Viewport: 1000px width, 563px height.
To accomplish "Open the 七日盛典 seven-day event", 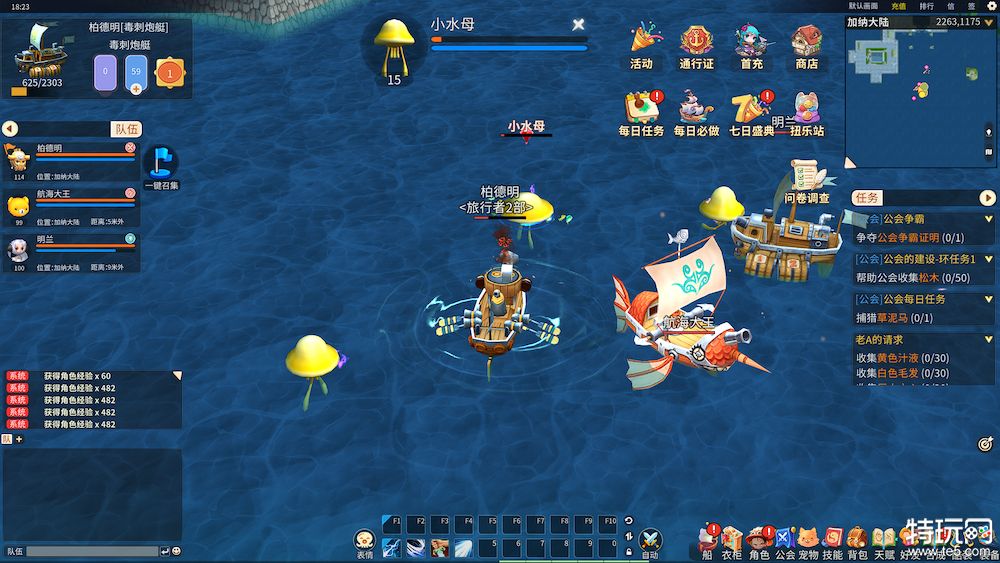I will coord(750,112).
